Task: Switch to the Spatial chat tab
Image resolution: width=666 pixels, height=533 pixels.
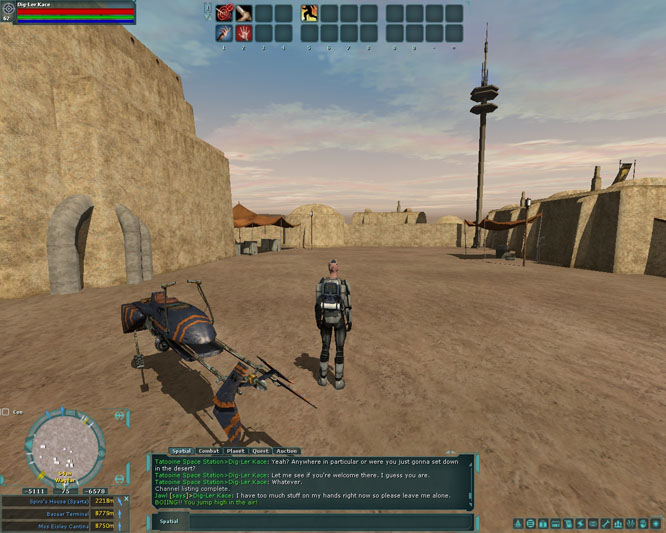Action: click(x=181, y=451)
